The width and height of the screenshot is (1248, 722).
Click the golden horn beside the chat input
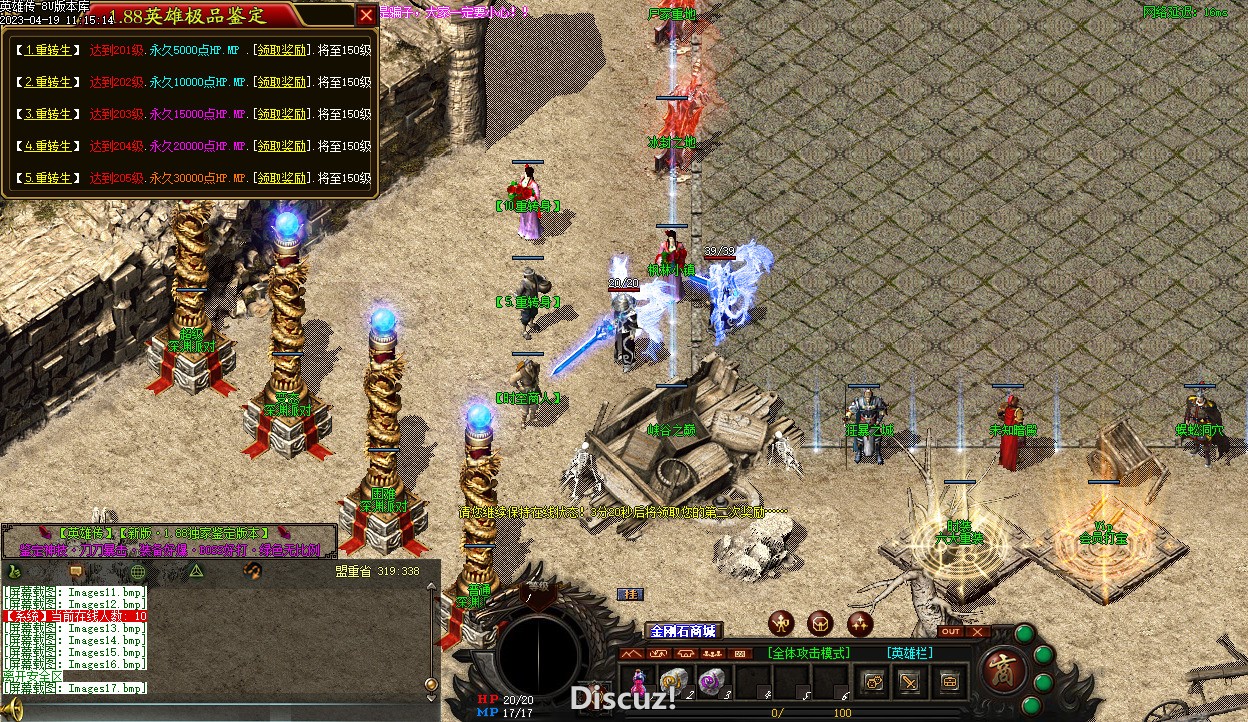11,709
